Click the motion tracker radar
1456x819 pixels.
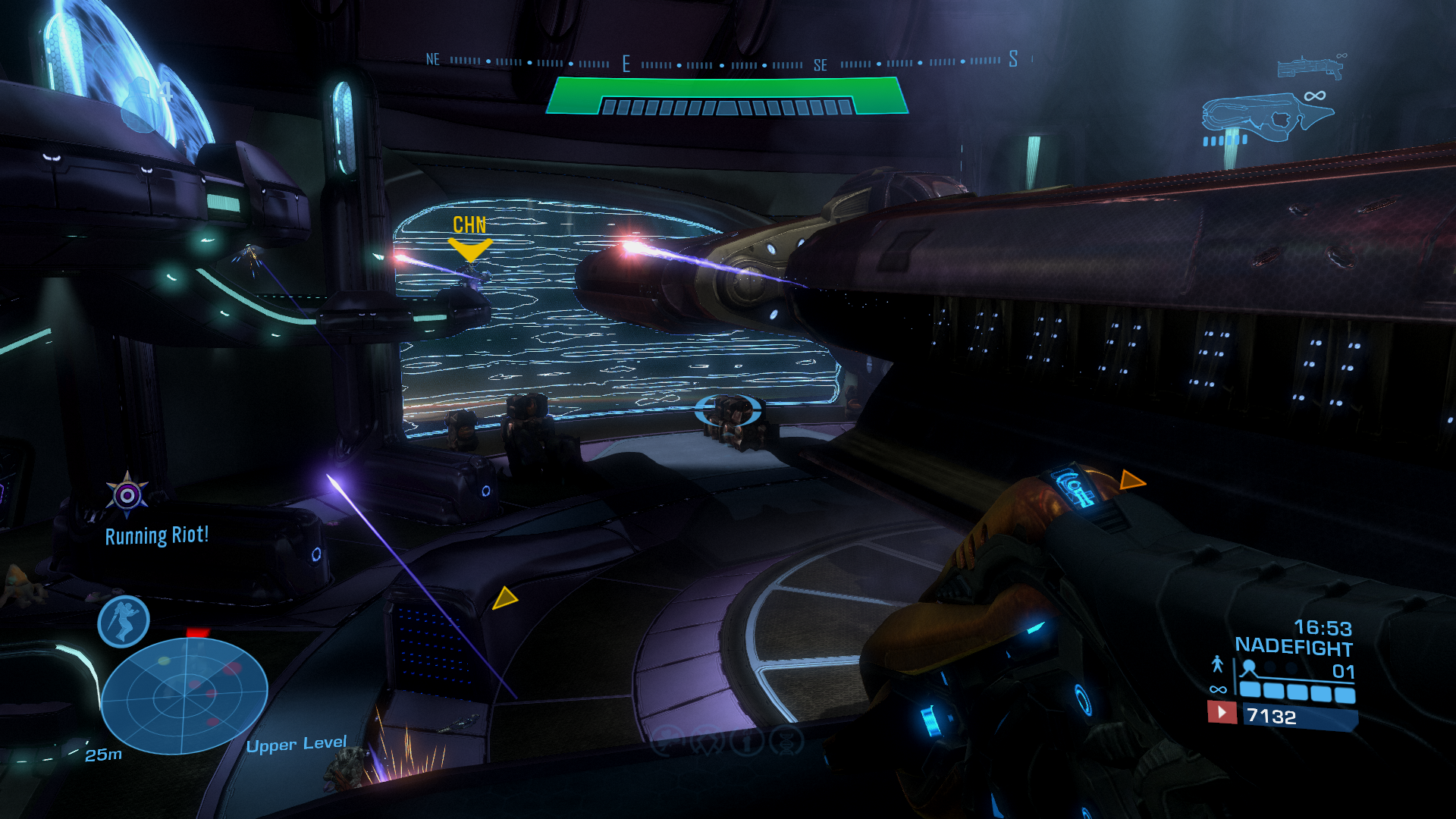pos(184,695)
